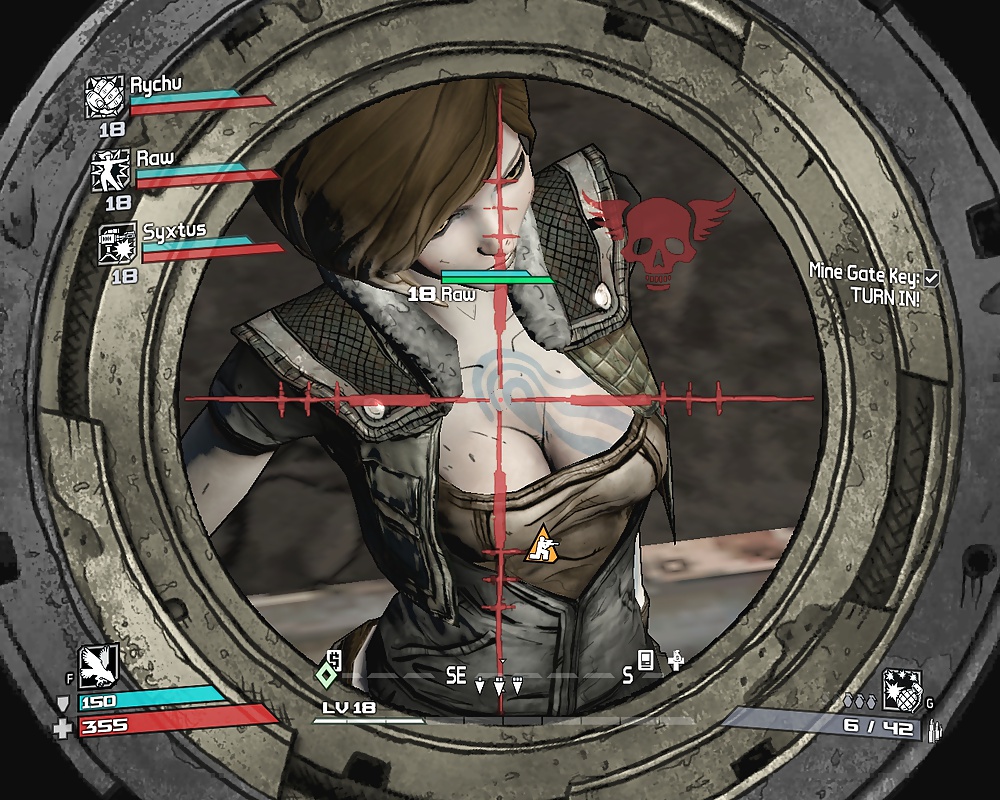Image resolution: width=1000 pixels, height=800 pixels.
Task: Select the grenade icon beside the ammo counter
Action: [901, 690]
